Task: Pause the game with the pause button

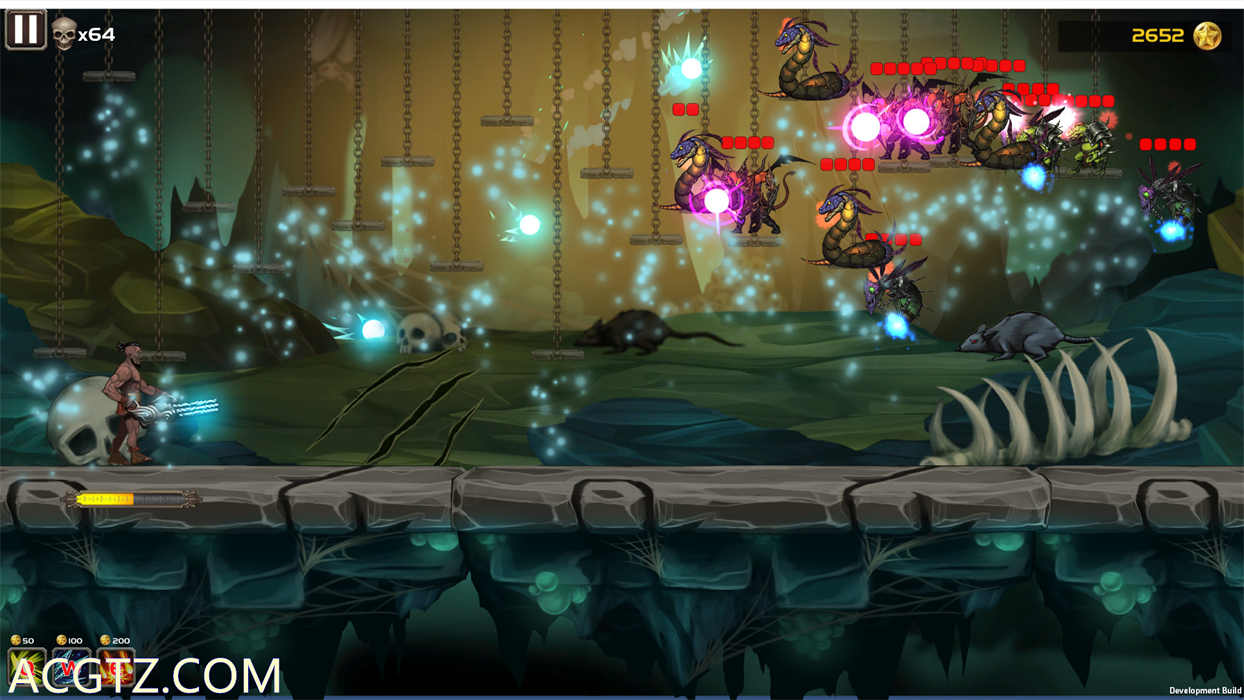Action: tap(26, 30)
